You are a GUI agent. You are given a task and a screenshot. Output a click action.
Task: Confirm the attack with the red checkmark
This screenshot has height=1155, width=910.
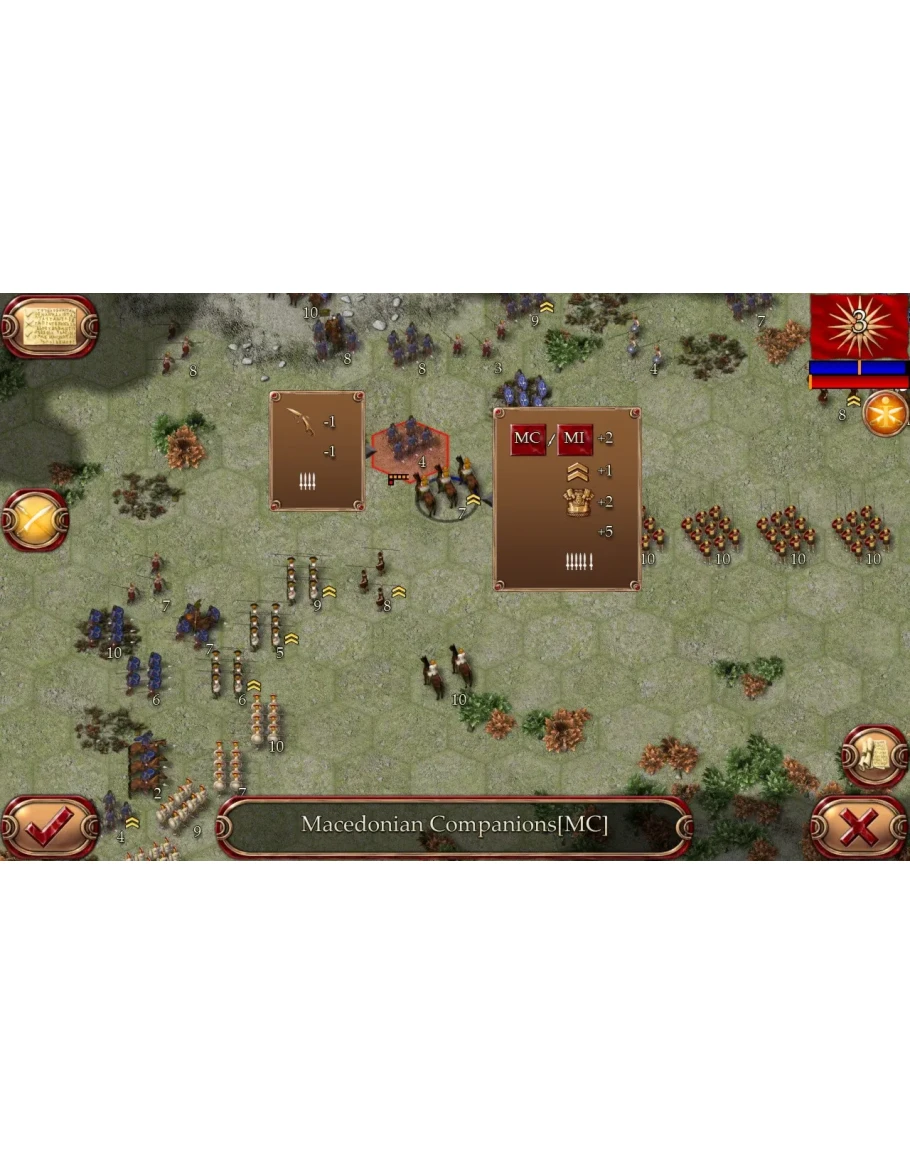point(48,826)
